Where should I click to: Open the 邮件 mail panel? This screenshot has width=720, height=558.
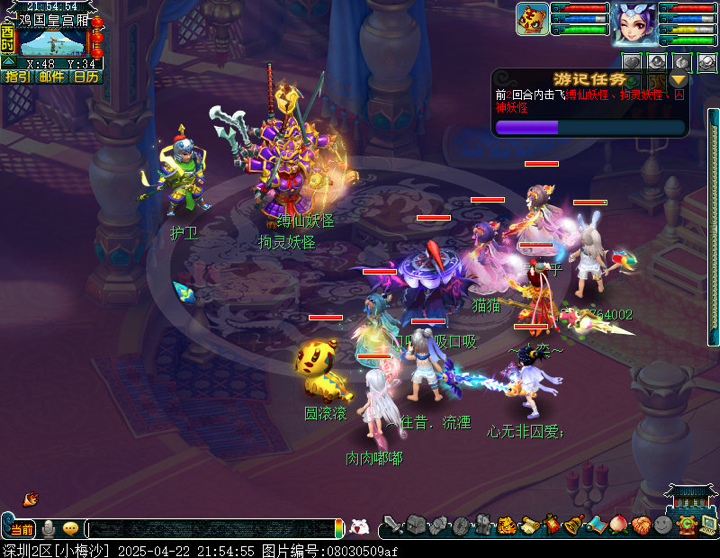pos(52,76)
